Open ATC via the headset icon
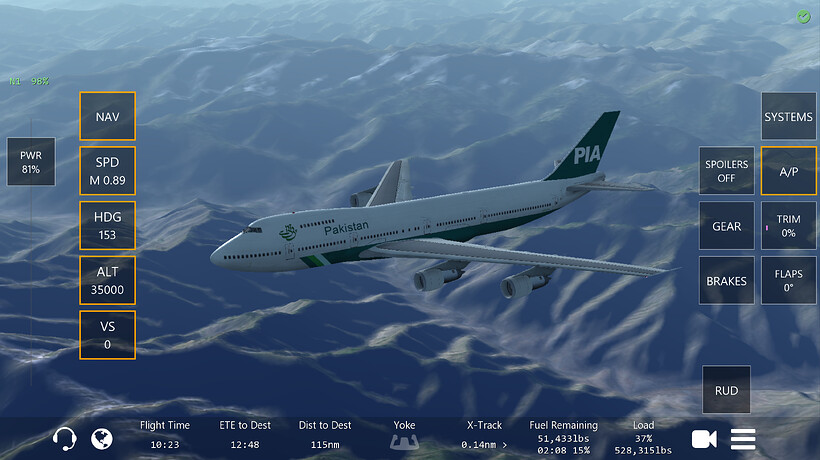The width and height of the screenshot is (820, 460). (65, 438)
